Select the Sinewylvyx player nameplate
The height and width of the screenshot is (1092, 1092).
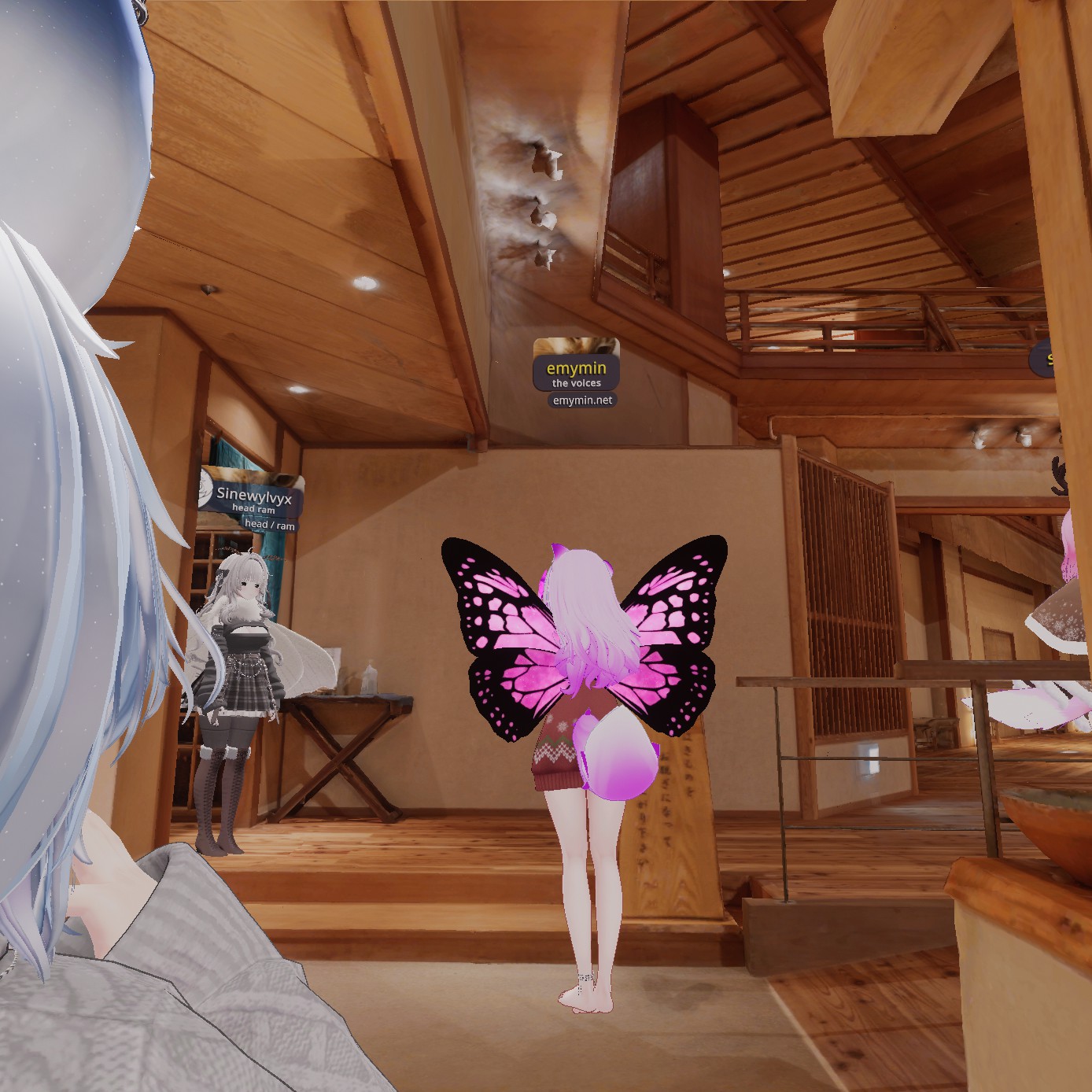pyautogui.click(x=252, y=496)
